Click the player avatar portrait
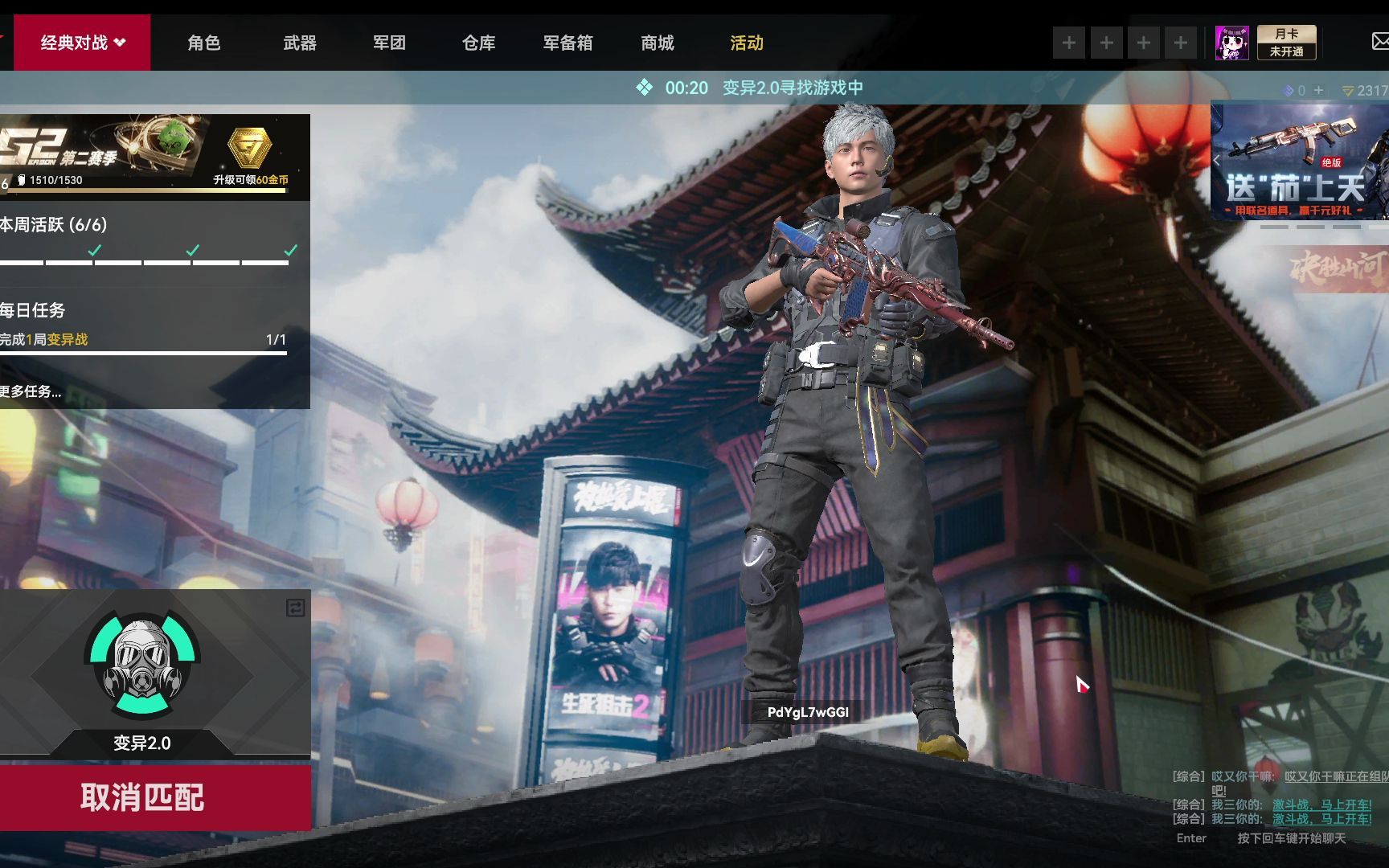The height and width of the screenshot is (868, 1389). (1231, 43)
